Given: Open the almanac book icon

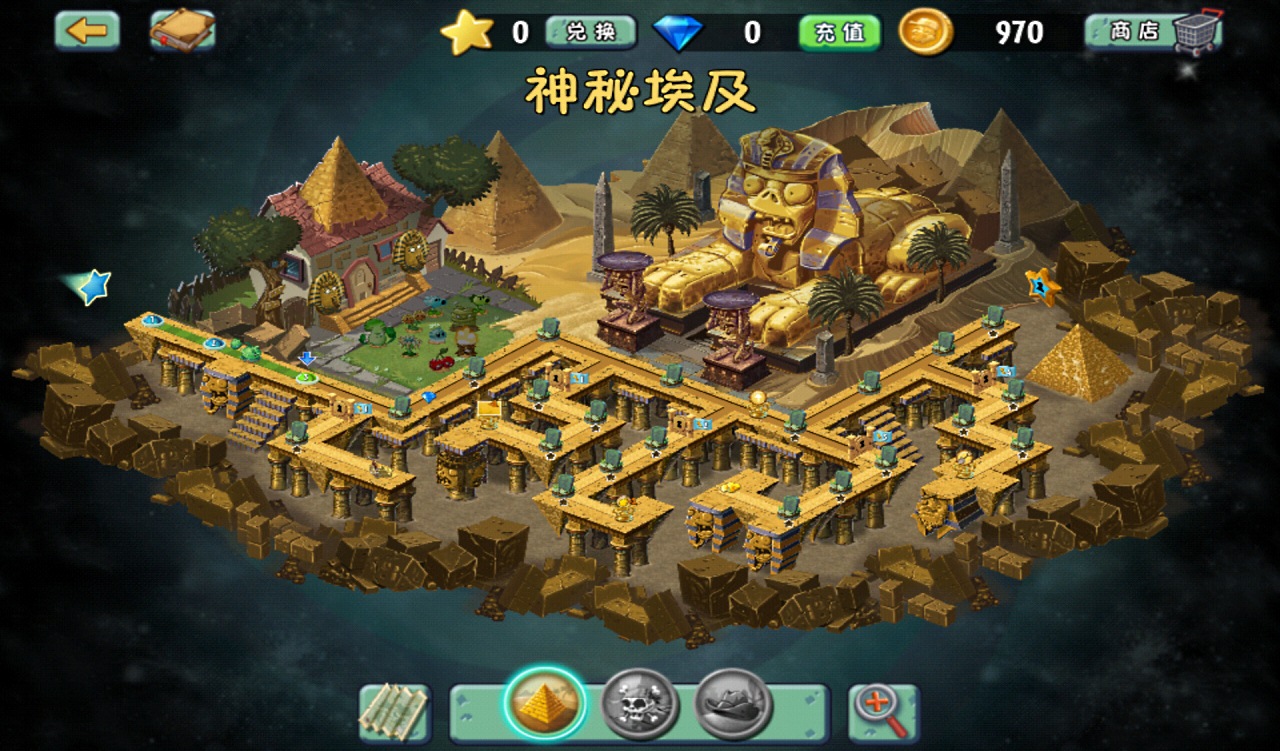Looking at the screenshot, I should coord(182,30).
